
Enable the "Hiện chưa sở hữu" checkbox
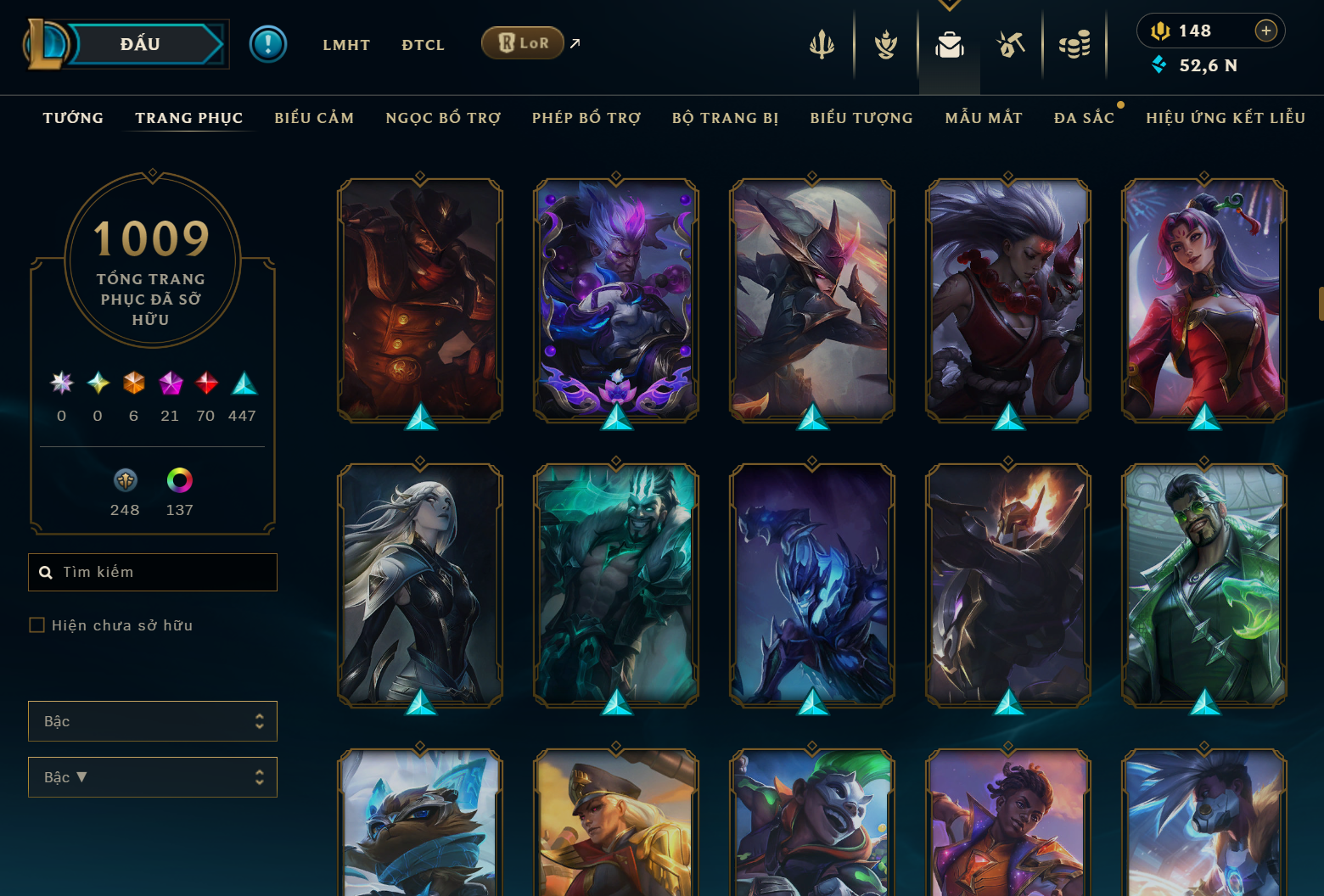pyautogui.click(x=37, y=624)
